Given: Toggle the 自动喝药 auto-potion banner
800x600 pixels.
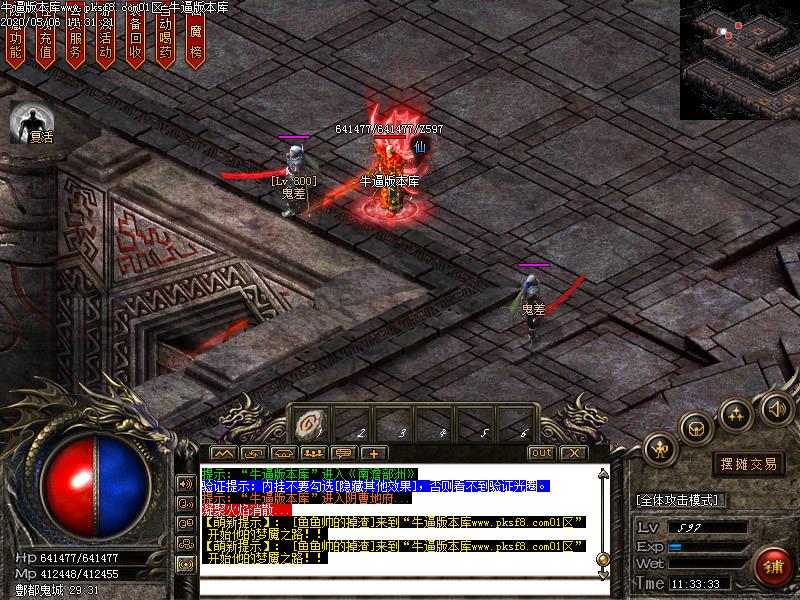Looking at the screenshot, I should coord(166,40).
